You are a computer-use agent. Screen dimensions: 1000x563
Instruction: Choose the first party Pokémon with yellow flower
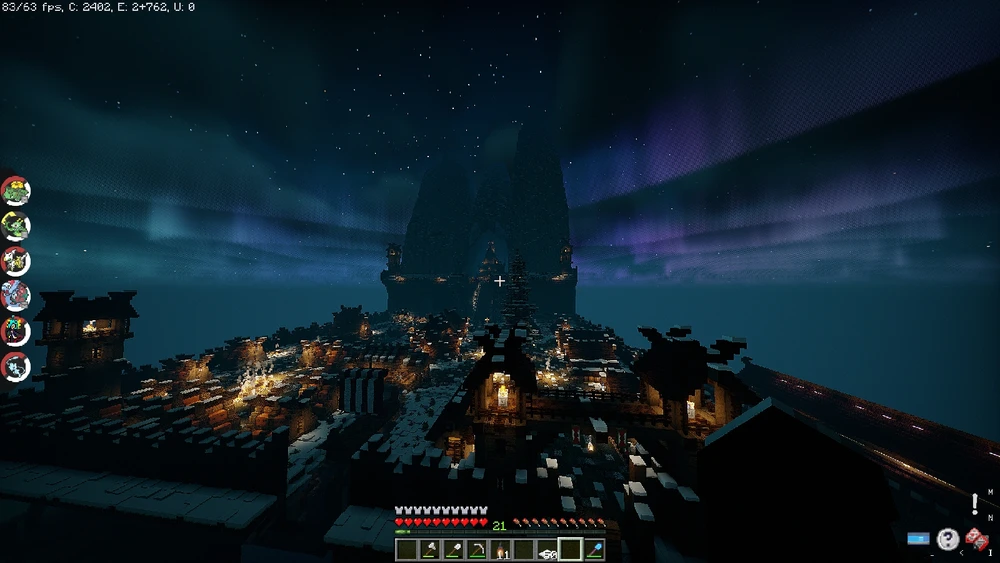[x=16, y=190]
